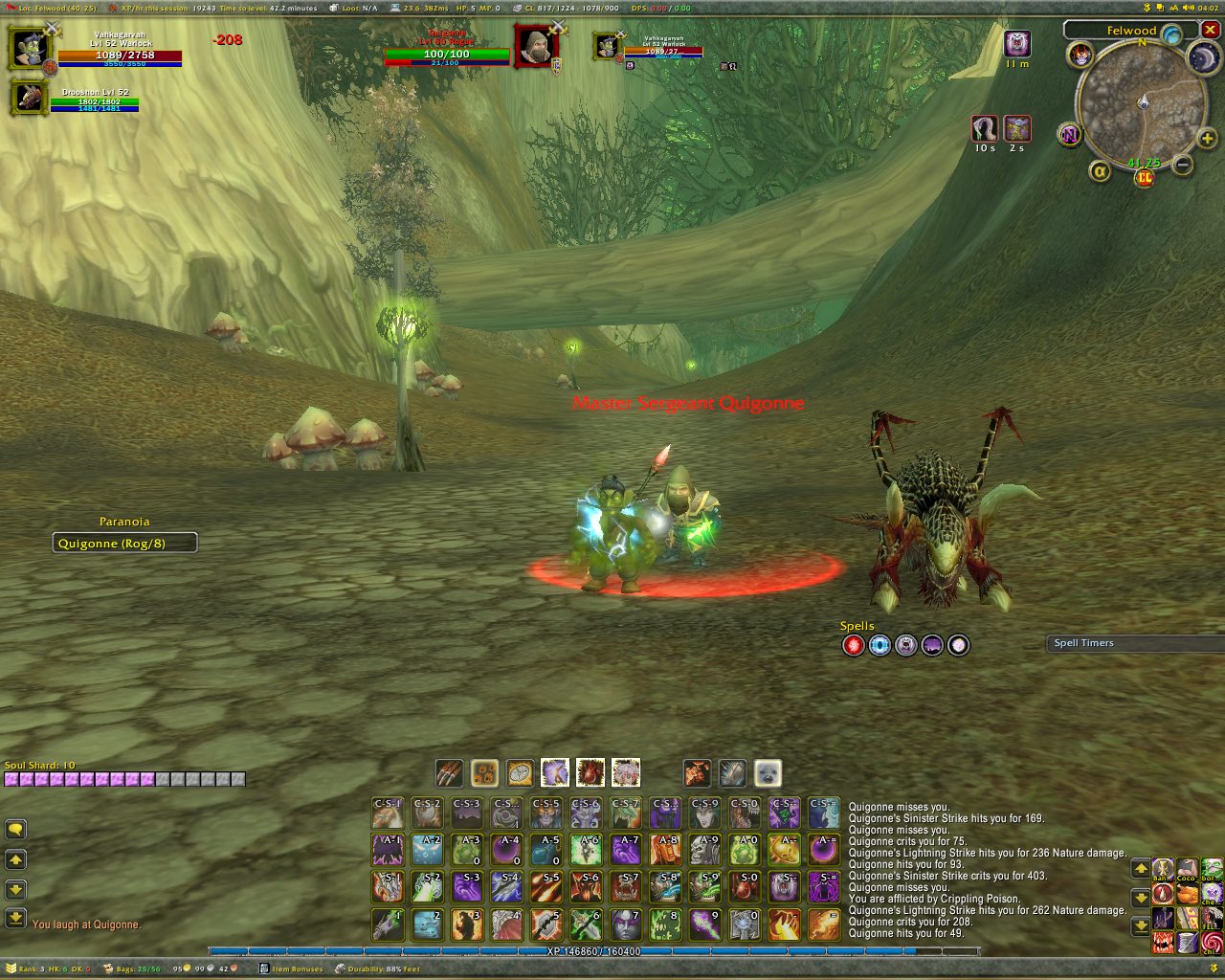Toggle the seal-face pet stance icon
This screenshot has height=980, width=1225.
point(768,772)
